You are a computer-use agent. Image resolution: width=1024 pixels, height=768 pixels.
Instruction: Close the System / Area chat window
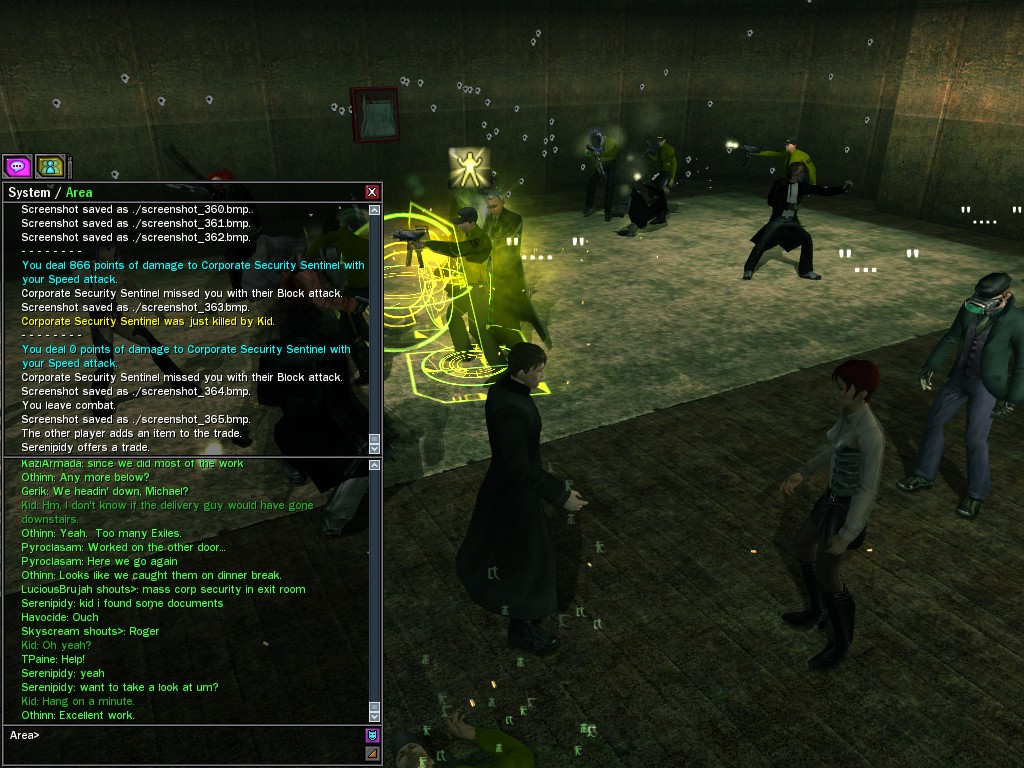pos(372,192)
